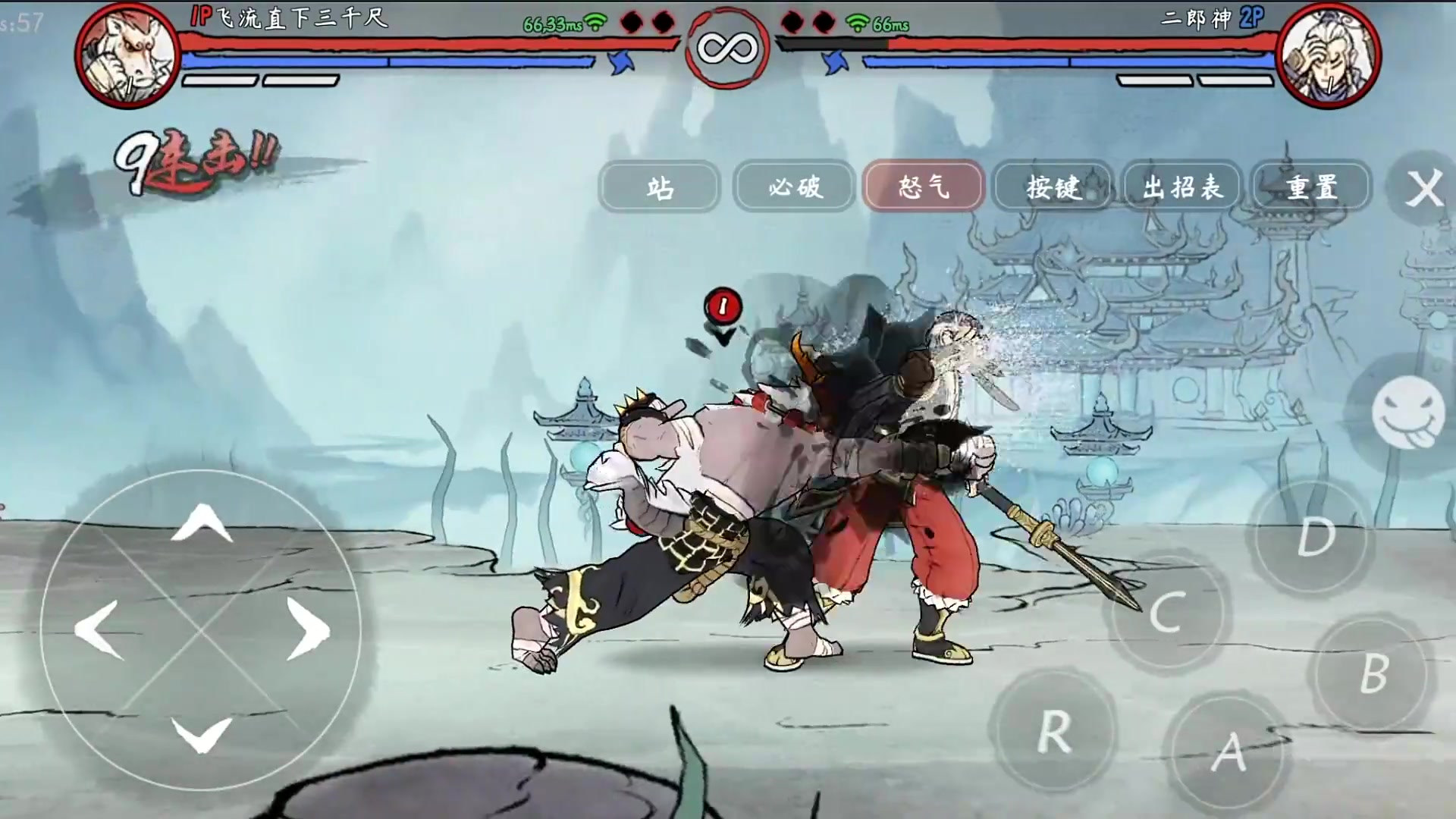Show the 出招表 move list
Viewport: 1456px width, 819px height.
(1182, 187)
